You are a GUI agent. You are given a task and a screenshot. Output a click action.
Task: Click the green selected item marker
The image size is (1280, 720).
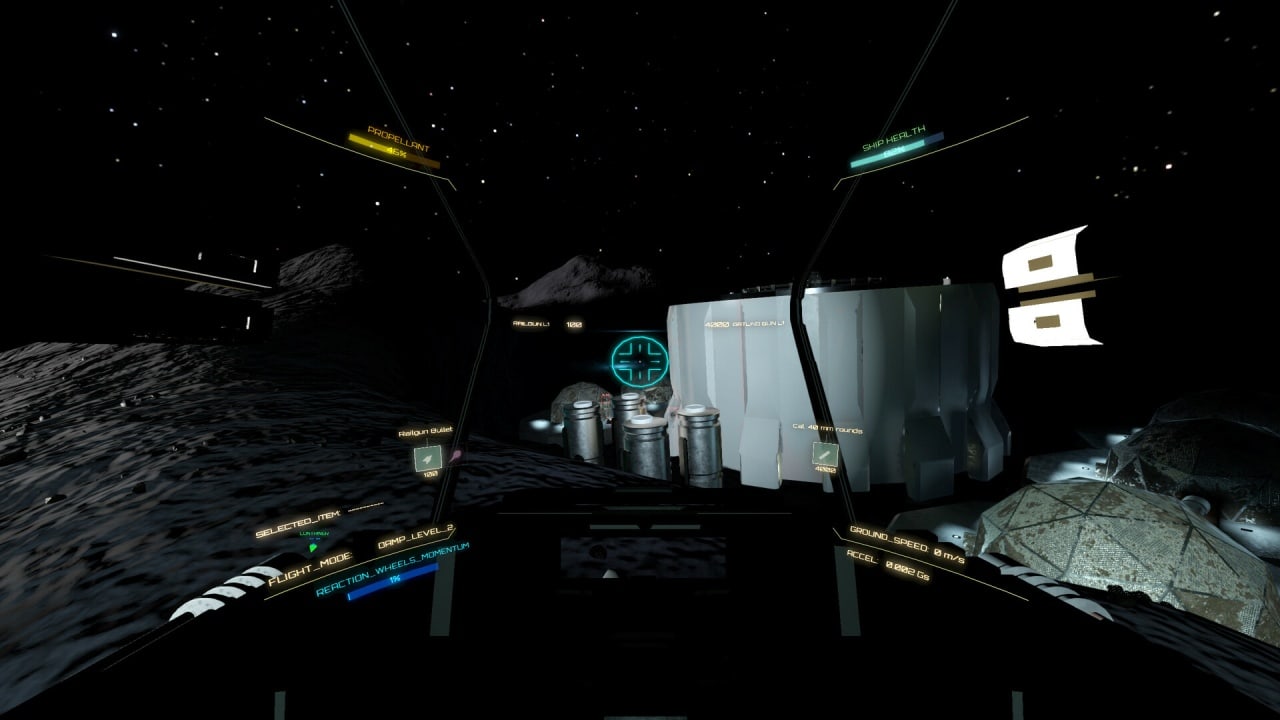tap(313, 547)
